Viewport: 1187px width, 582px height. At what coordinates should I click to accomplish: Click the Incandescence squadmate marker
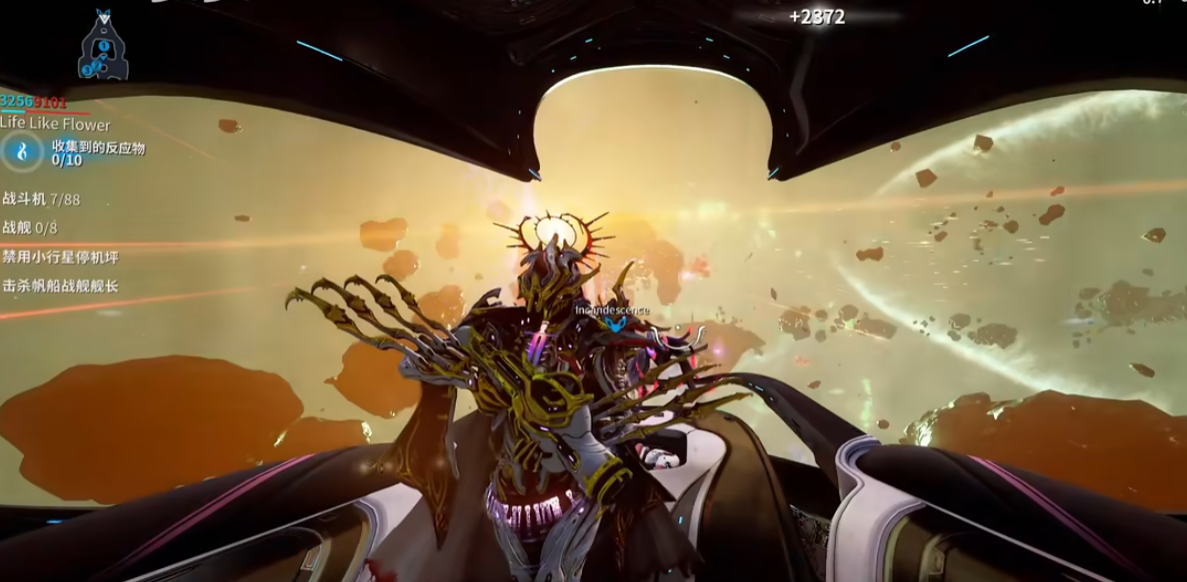pos(613,317)
